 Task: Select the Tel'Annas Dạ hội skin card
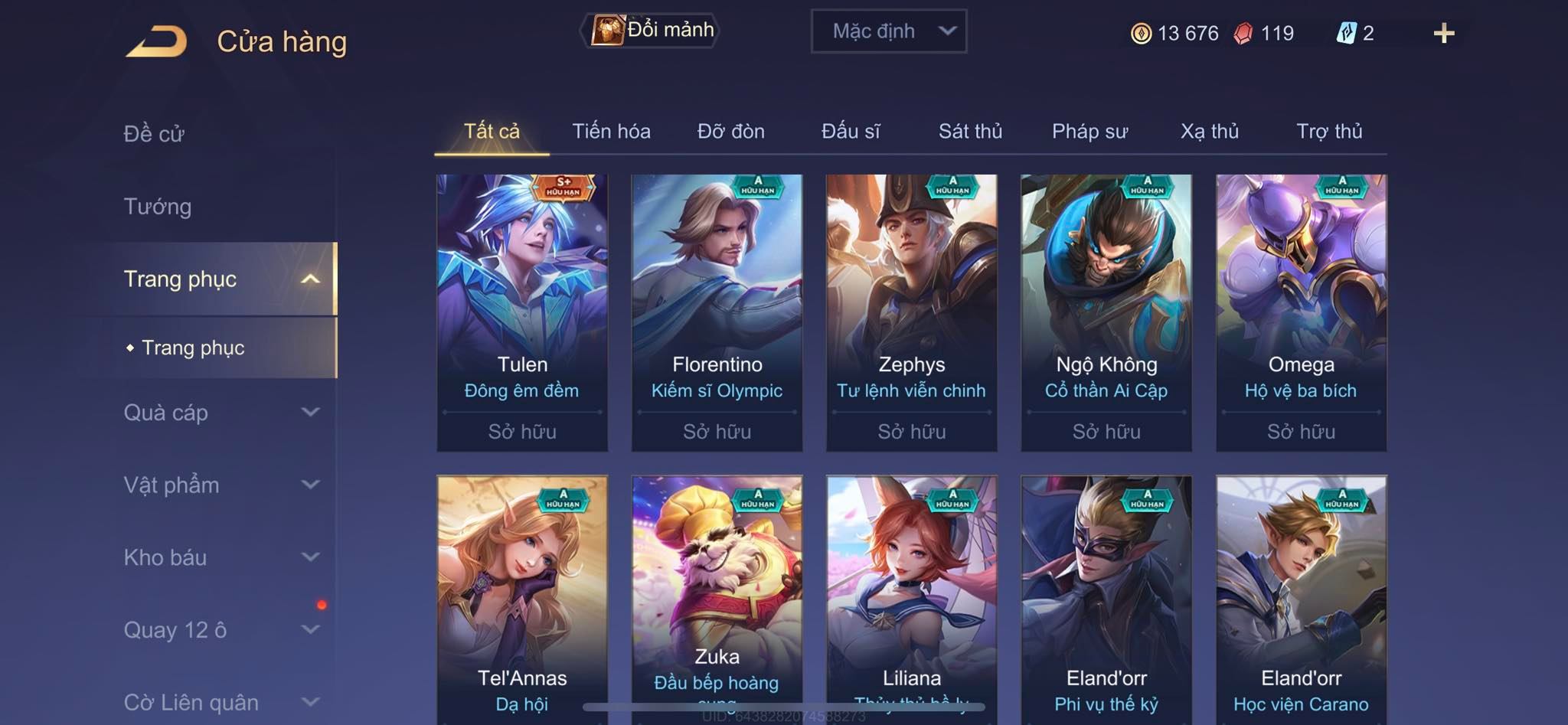pyautogui.click(x=522, y=597)
